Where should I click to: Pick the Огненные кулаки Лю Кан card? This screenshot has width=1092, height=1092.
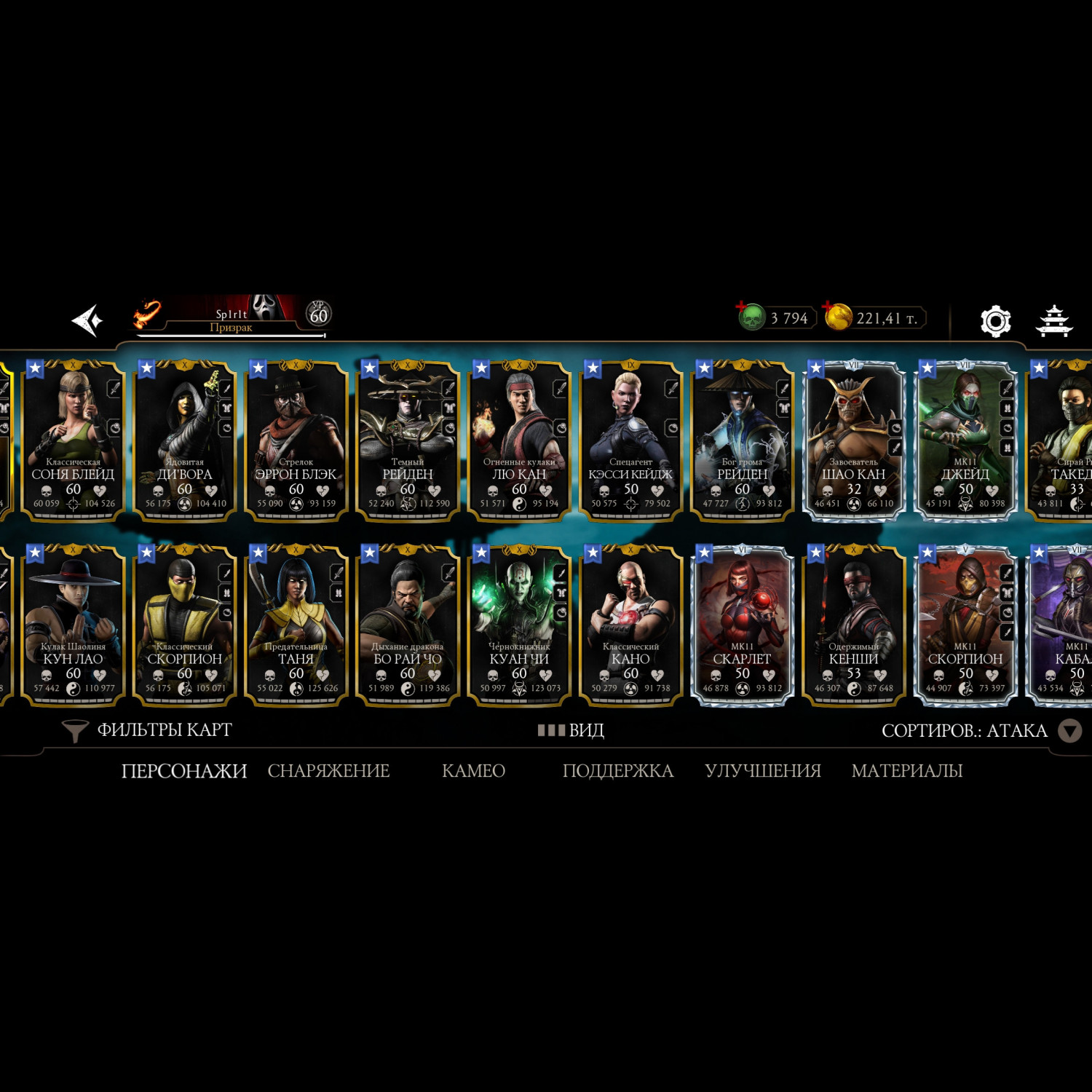519,440
